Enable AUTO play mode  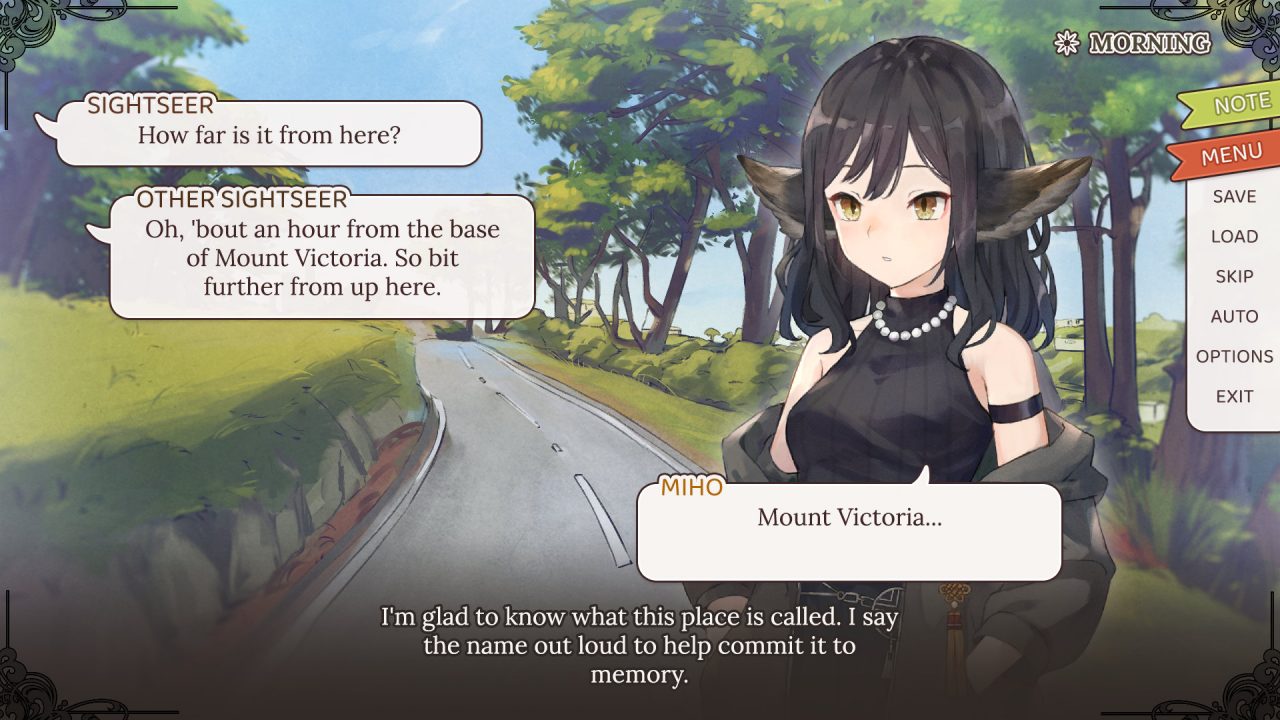point(1235,316)
